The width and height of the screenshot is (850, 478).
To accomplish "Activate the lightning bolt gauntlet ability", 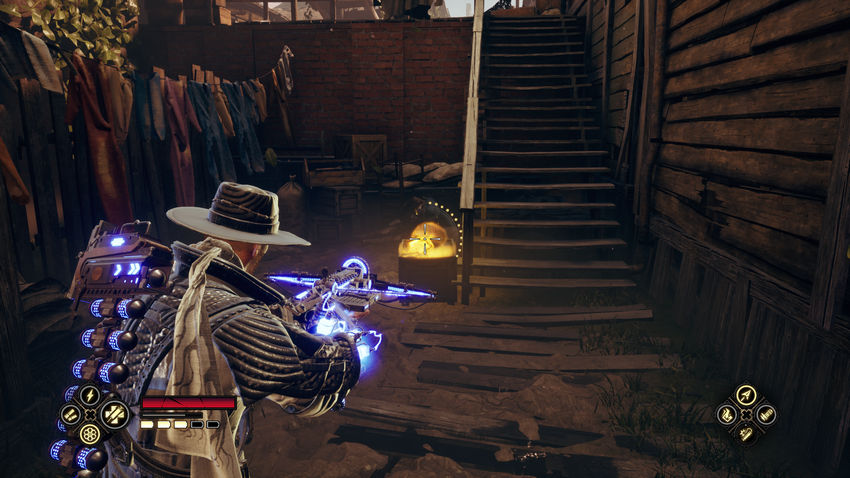I will (x=90, y=396).
